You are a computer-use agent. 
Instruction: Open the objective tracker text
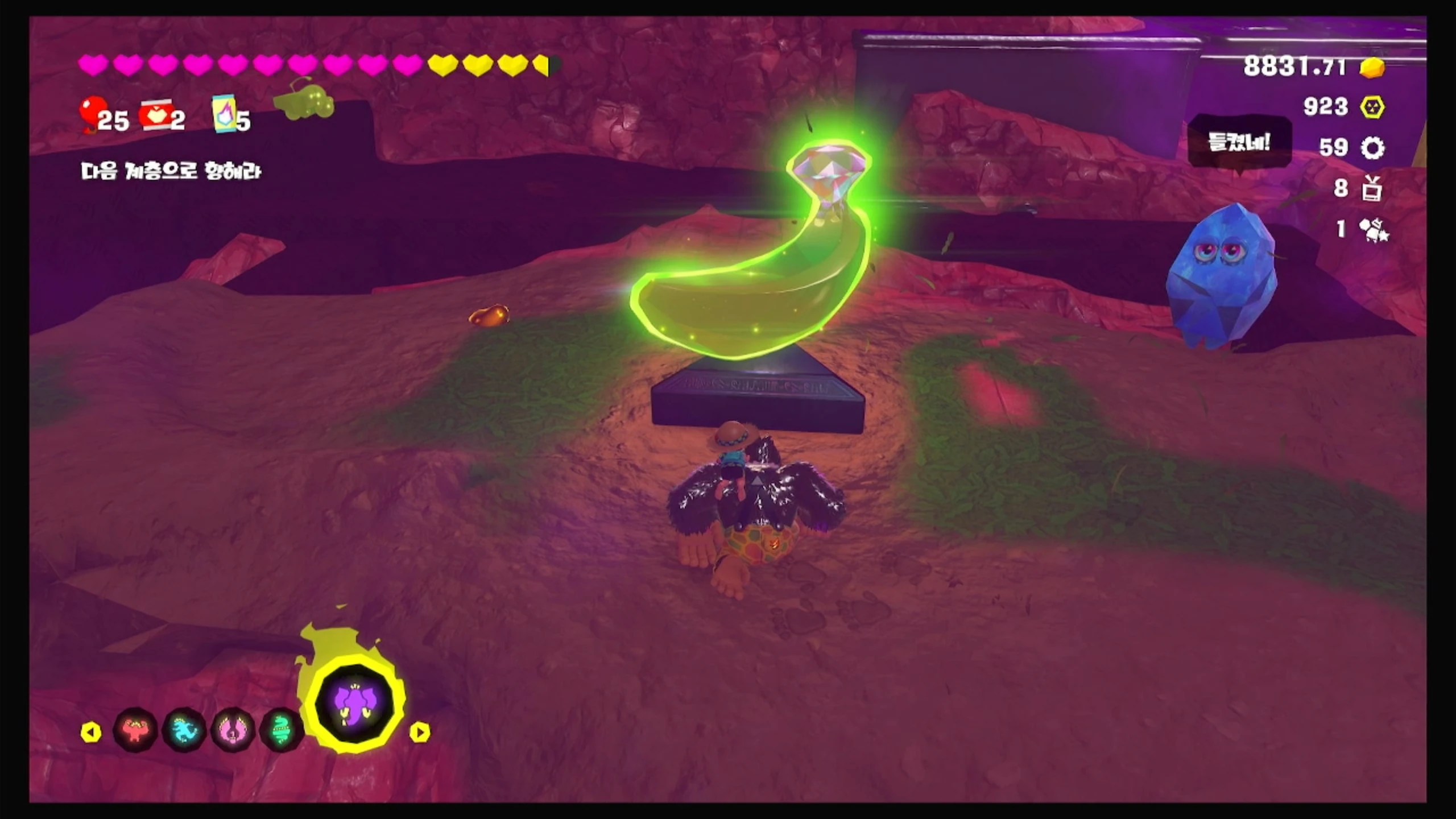pyautogui.click(x=171, y=171)
